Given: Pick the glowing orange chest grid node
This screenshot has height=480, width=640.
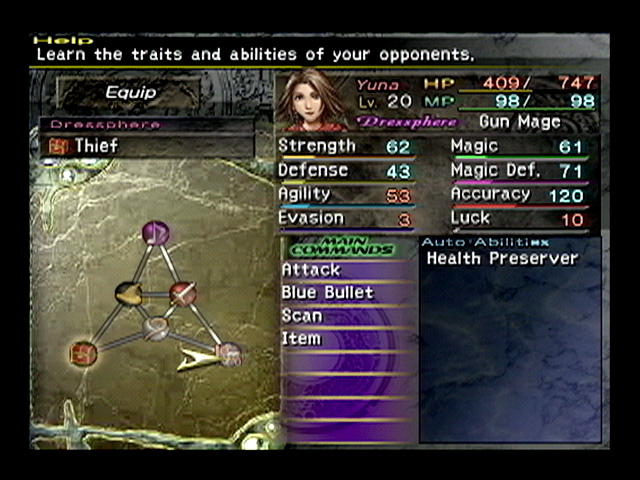Looking at the screenshot, I should (83, 353).
